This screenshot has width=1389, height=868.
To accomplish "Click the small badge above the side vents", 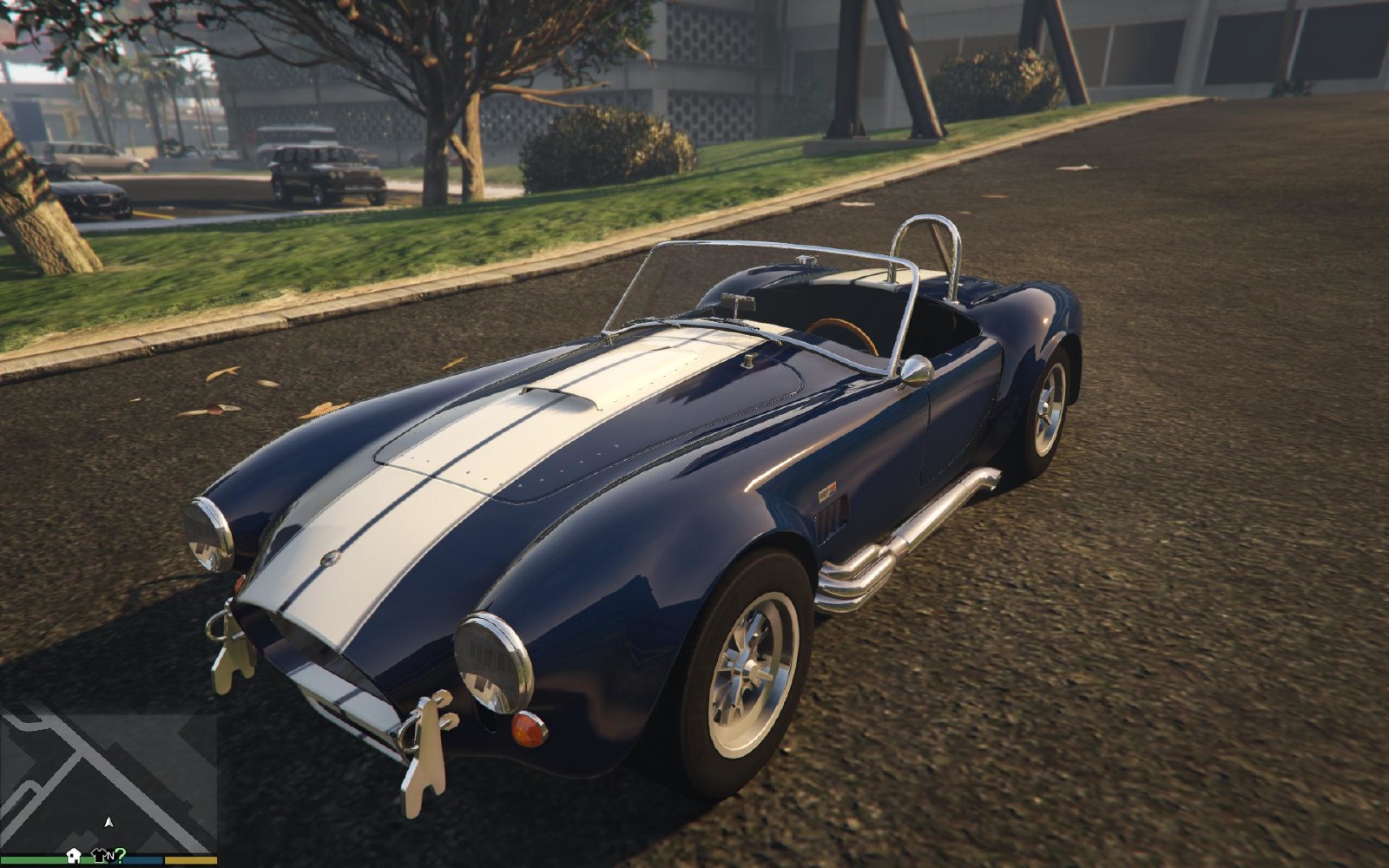I will coord(829,489).
